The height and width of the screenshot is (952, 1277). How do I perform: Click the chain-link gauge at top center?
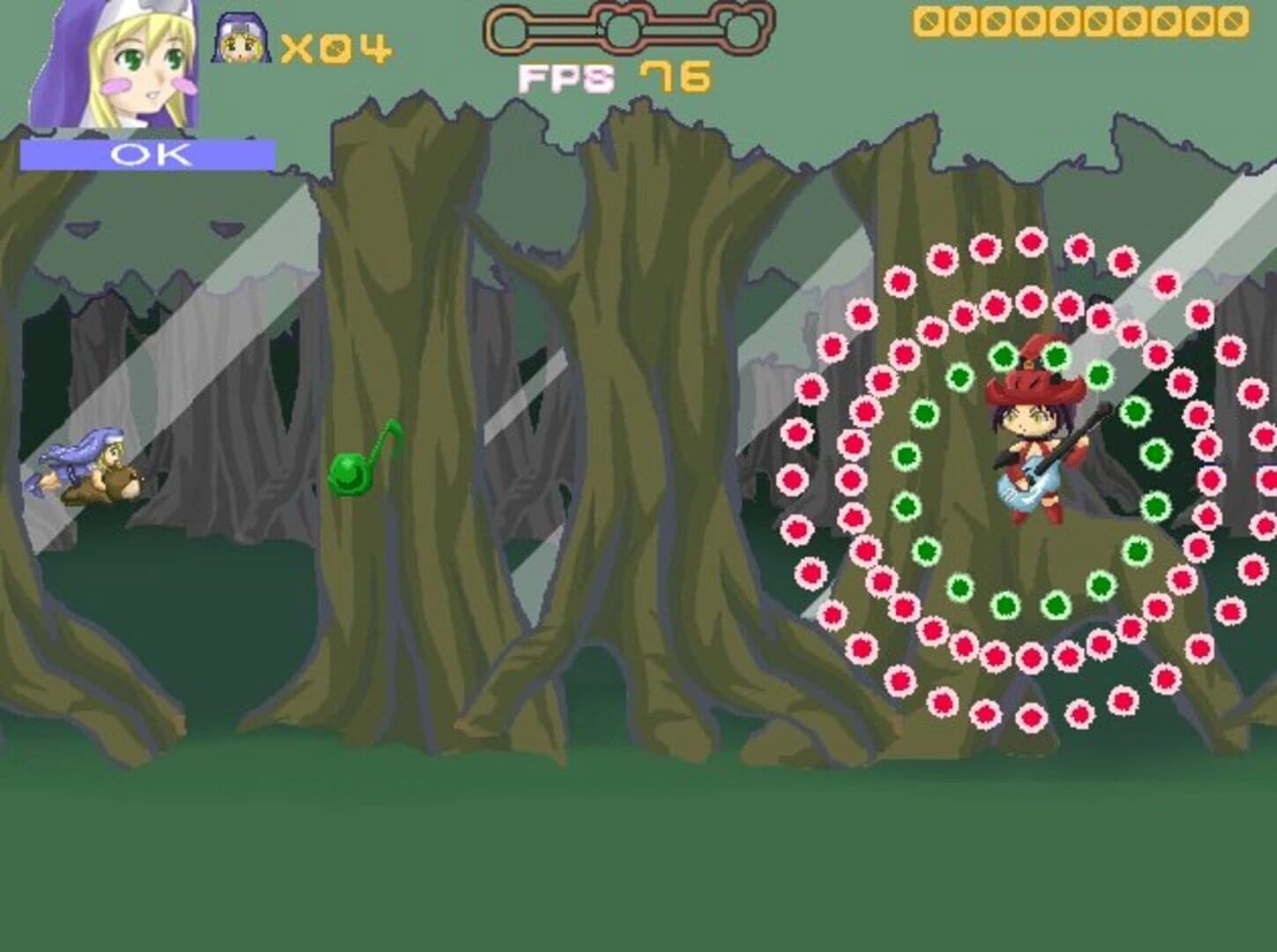(x=617, y=26)
